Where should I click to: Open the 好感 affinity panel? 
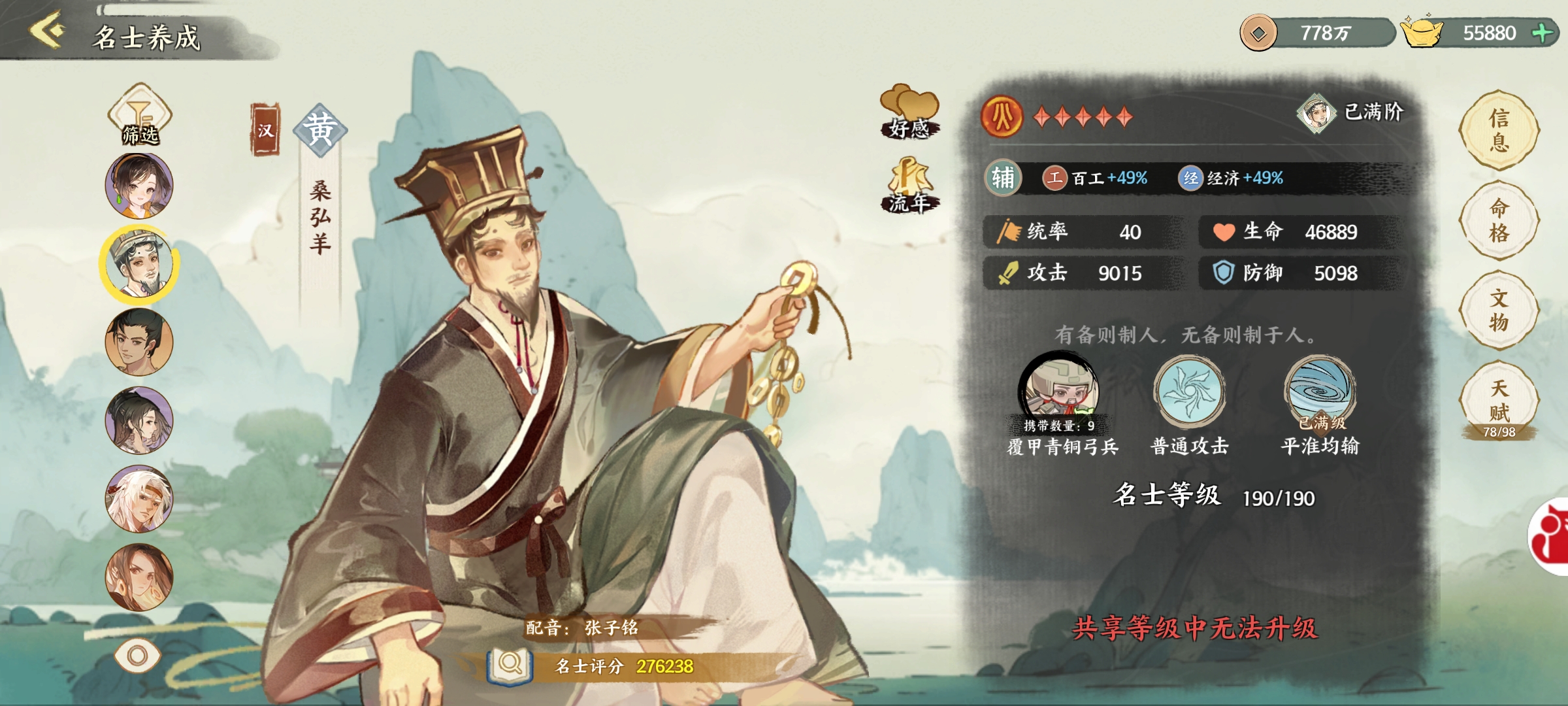(x=909, y=112)
